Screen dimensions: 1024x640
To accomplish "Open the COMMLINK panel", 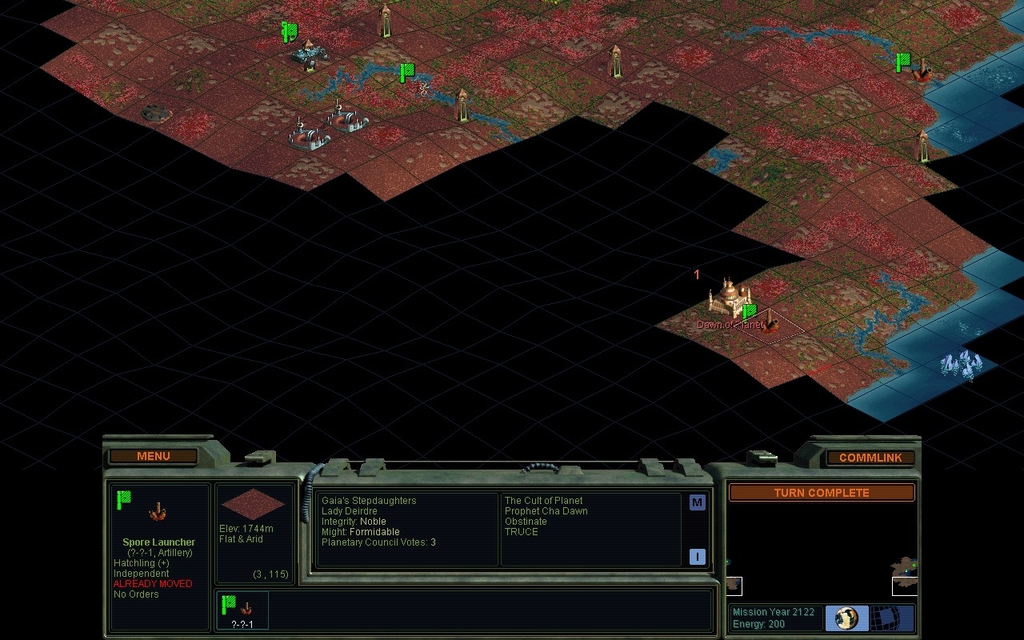I will (x=870, y=458).
